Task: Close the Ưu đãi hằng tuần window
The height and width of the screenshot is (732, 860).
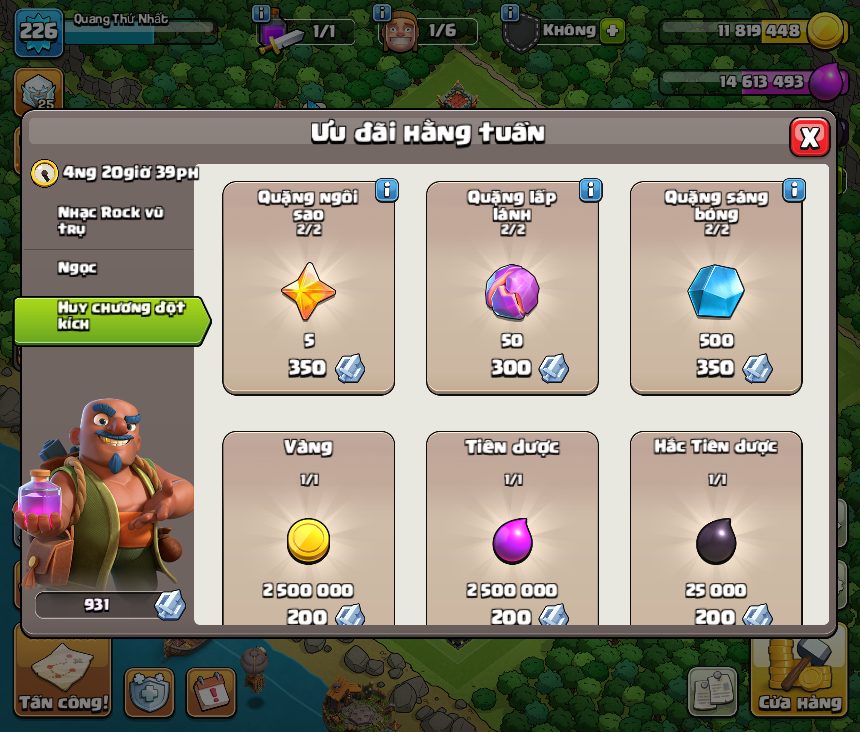Action: tap(809, 137)
